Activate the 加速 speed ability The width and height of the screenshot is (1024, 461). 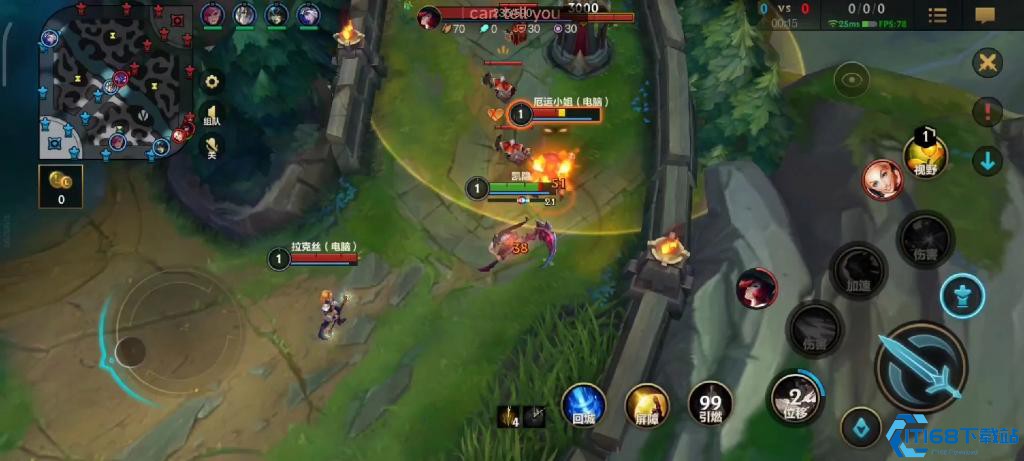click(858, 270)
